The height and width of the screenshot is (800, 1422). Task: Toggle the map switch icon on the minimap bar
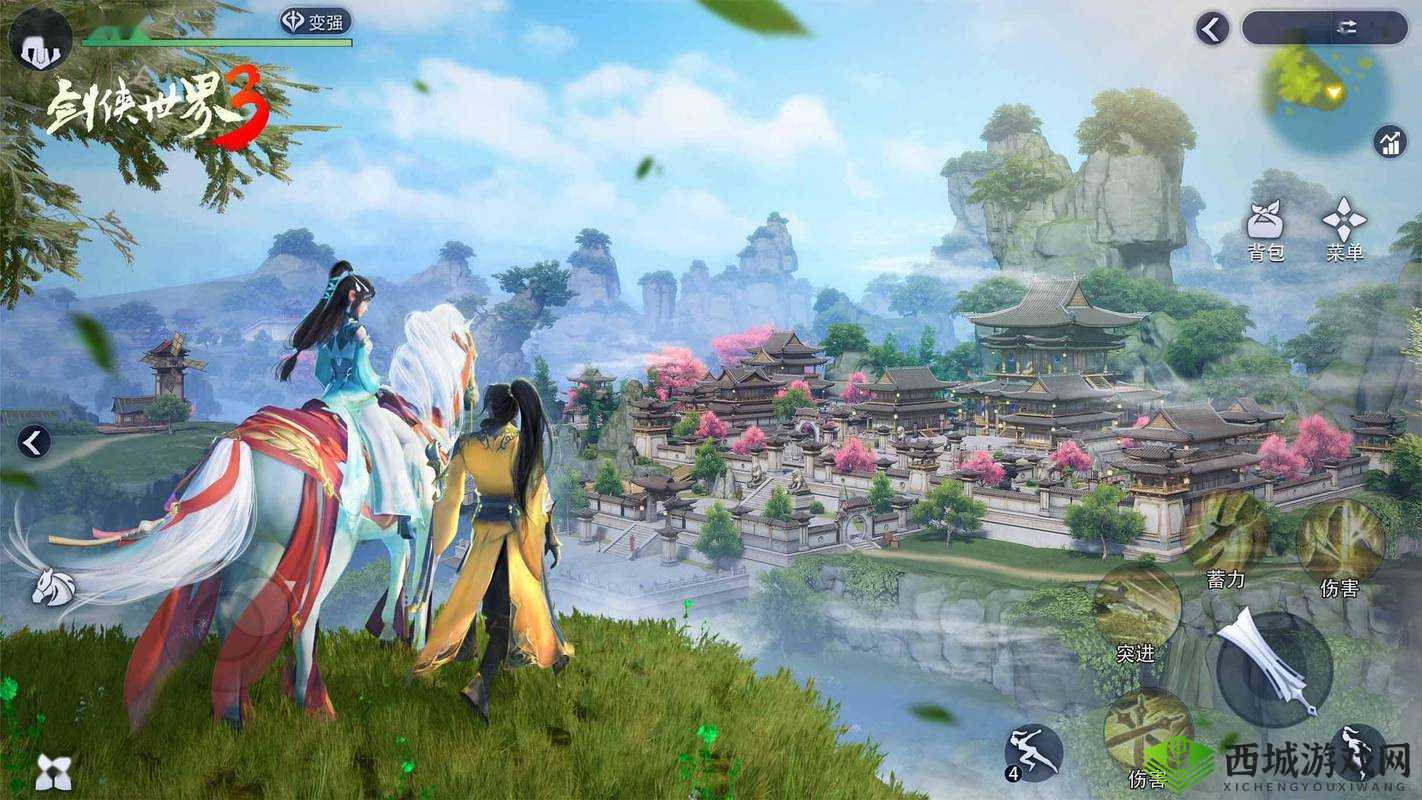[x=1350, y=26]
